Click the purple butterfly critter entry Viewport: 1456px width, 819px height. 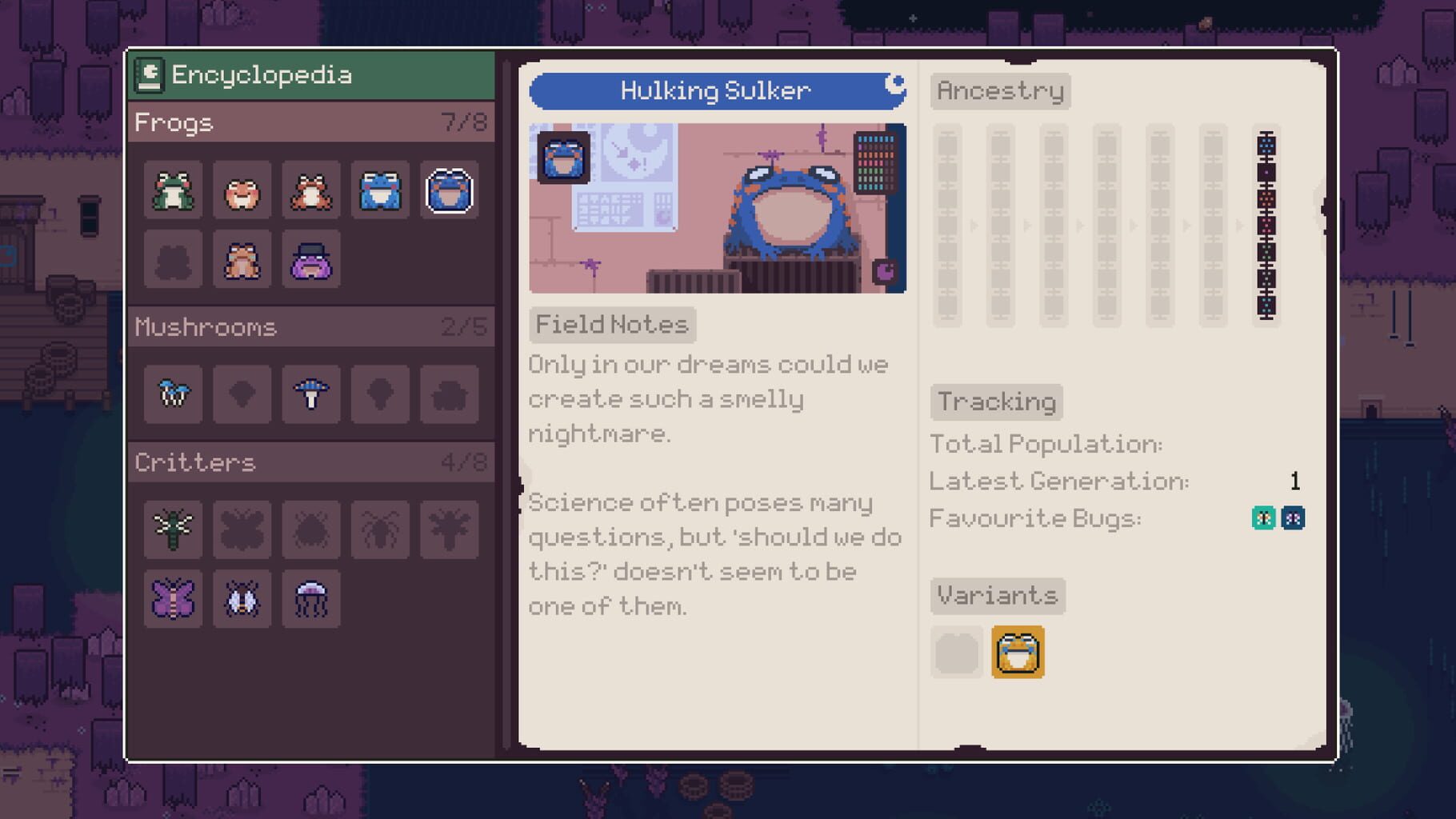[x=173, y=599]
